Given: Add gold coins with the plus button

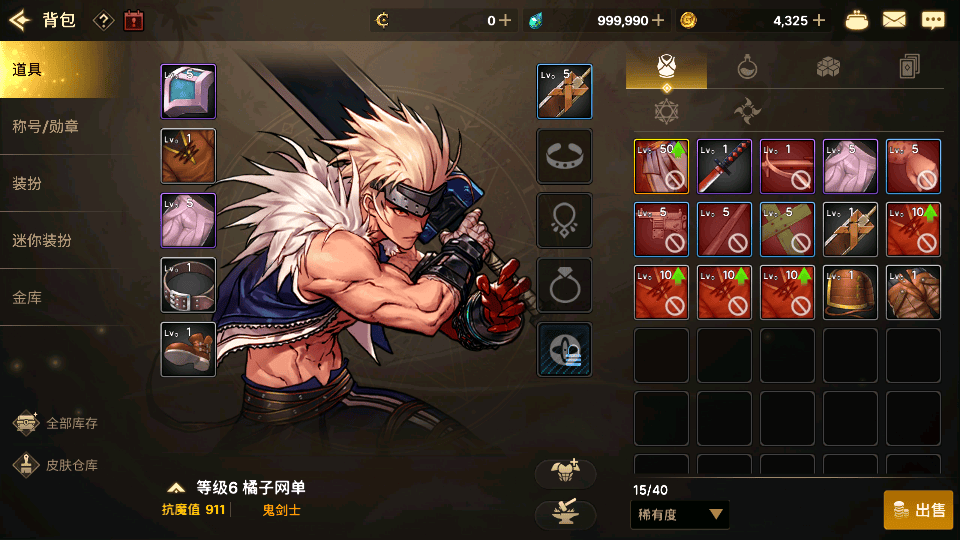Looking at the screenshot, I should pos(819,20).
